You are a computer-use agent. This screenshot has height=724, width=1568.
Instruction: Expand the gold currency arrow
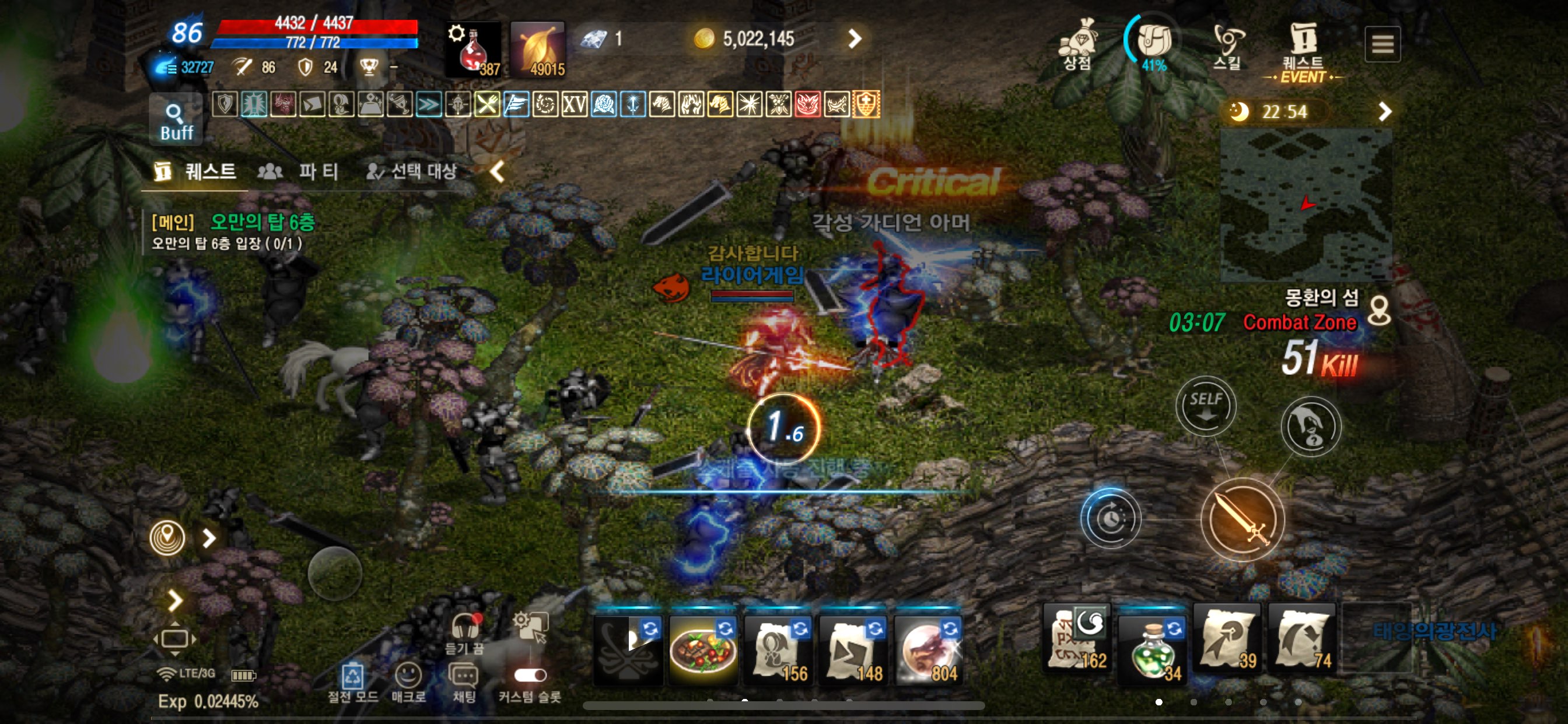(855, 39)
